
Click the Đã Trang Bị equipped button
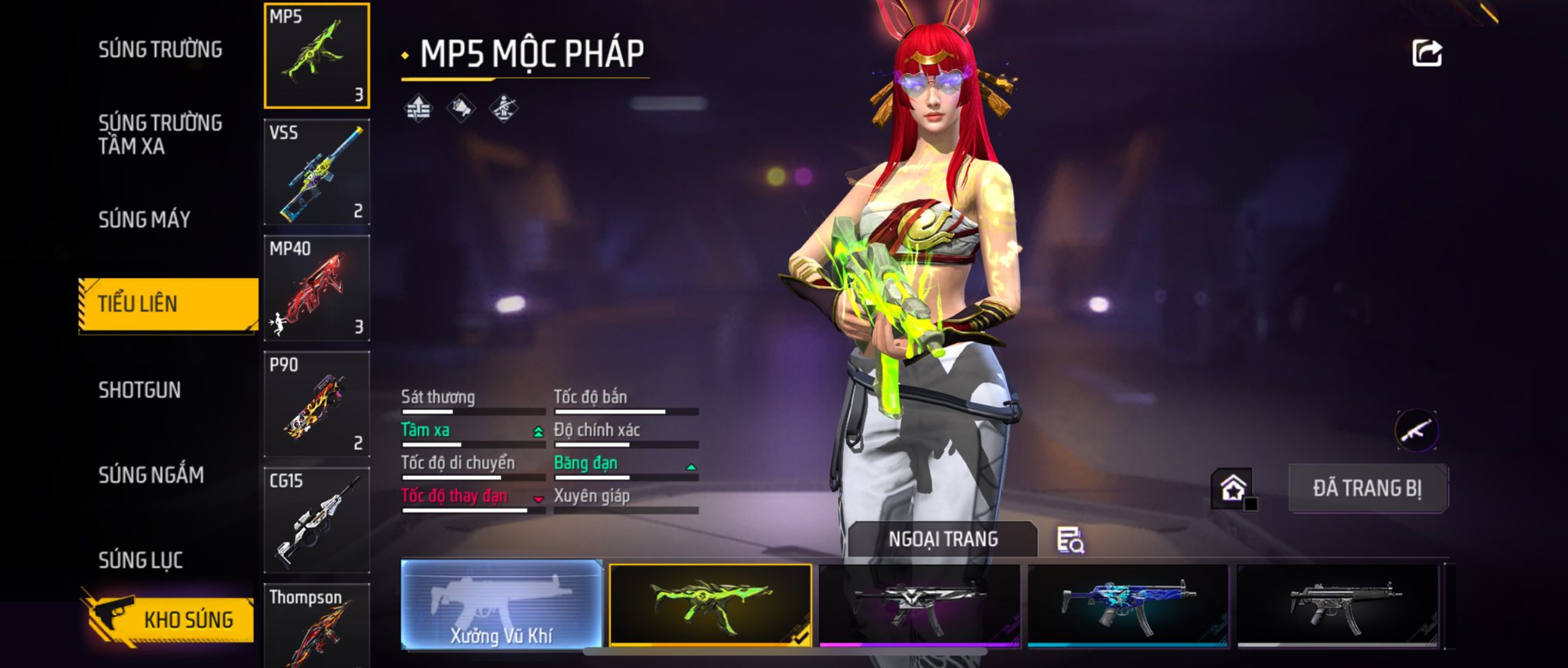(x=1367, y=489)
